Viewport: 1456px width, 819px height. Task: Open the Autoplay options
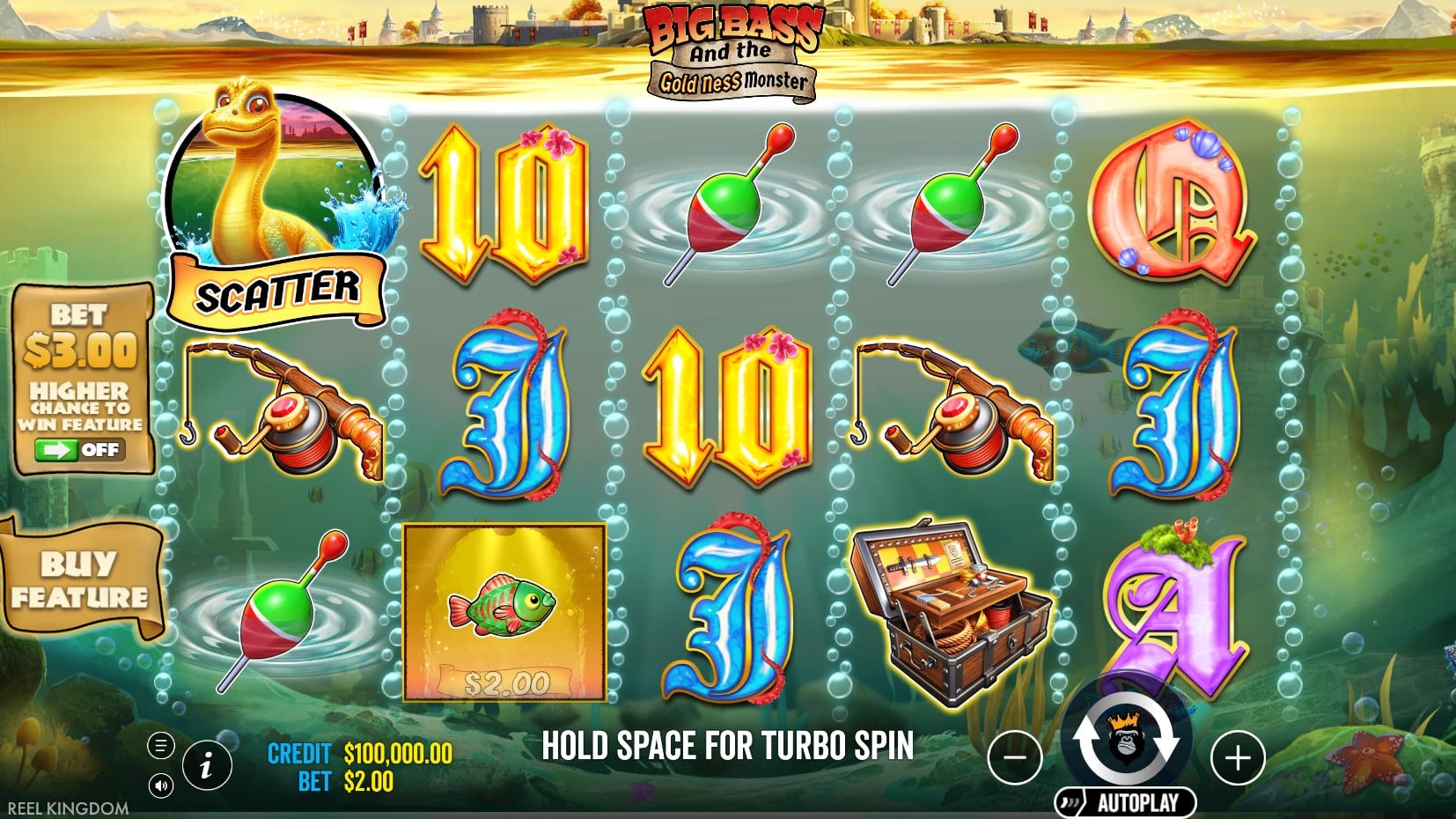[1128, 802]
